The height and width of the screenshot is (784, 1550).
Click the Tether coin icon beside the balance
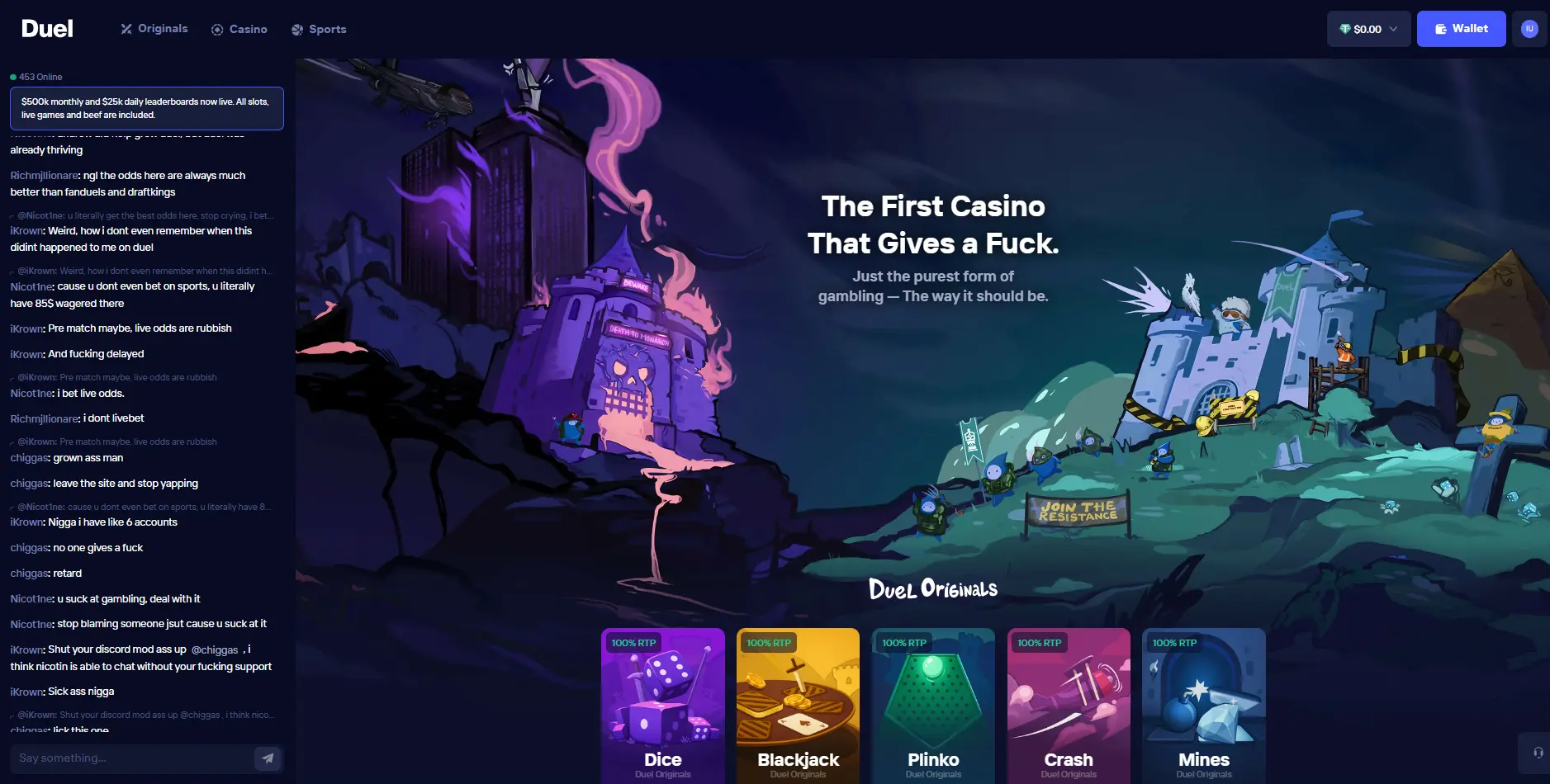coord(1344,28)
